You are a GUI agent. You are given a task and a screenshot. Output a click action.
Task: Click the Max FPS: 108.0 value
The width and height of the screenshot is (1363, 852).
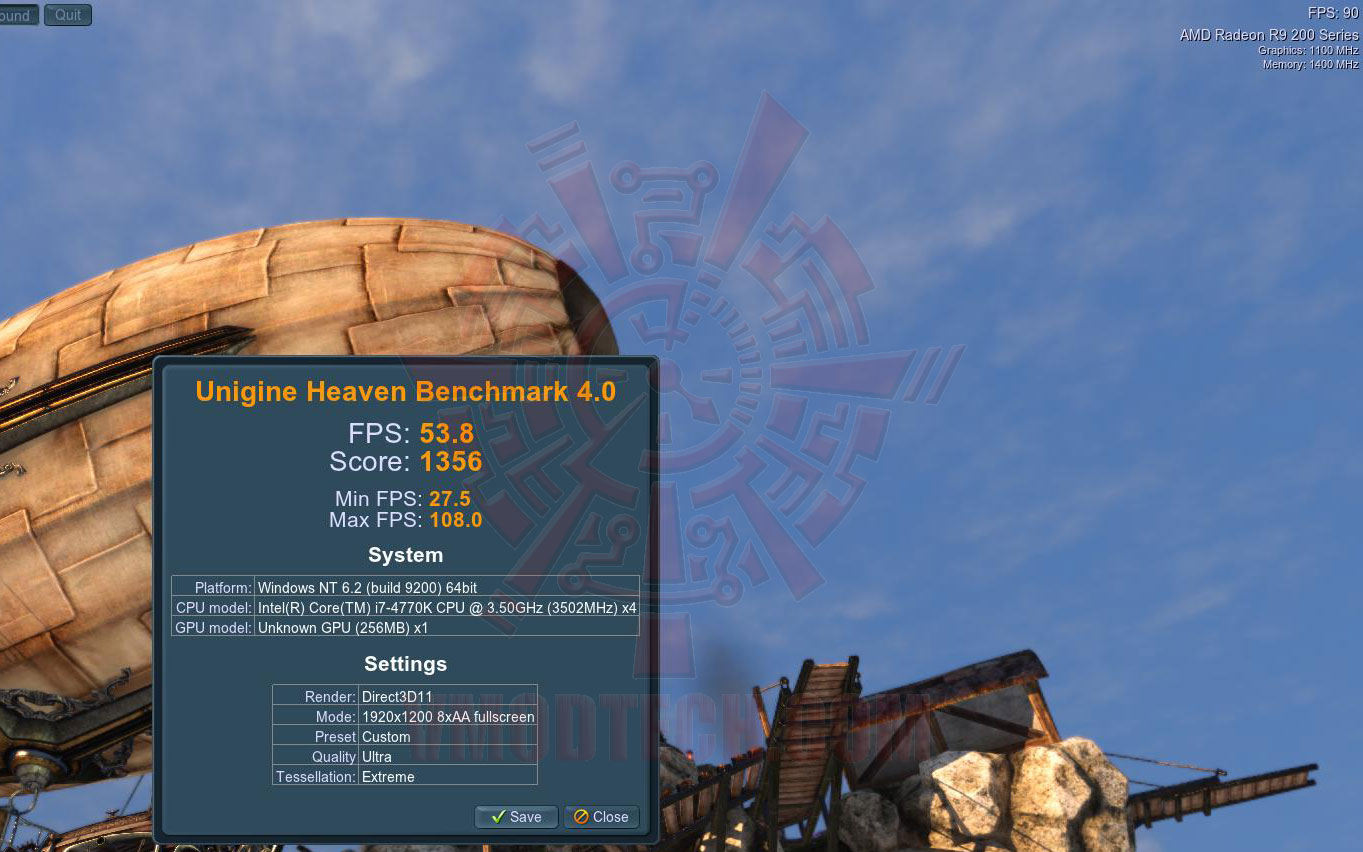405,520
